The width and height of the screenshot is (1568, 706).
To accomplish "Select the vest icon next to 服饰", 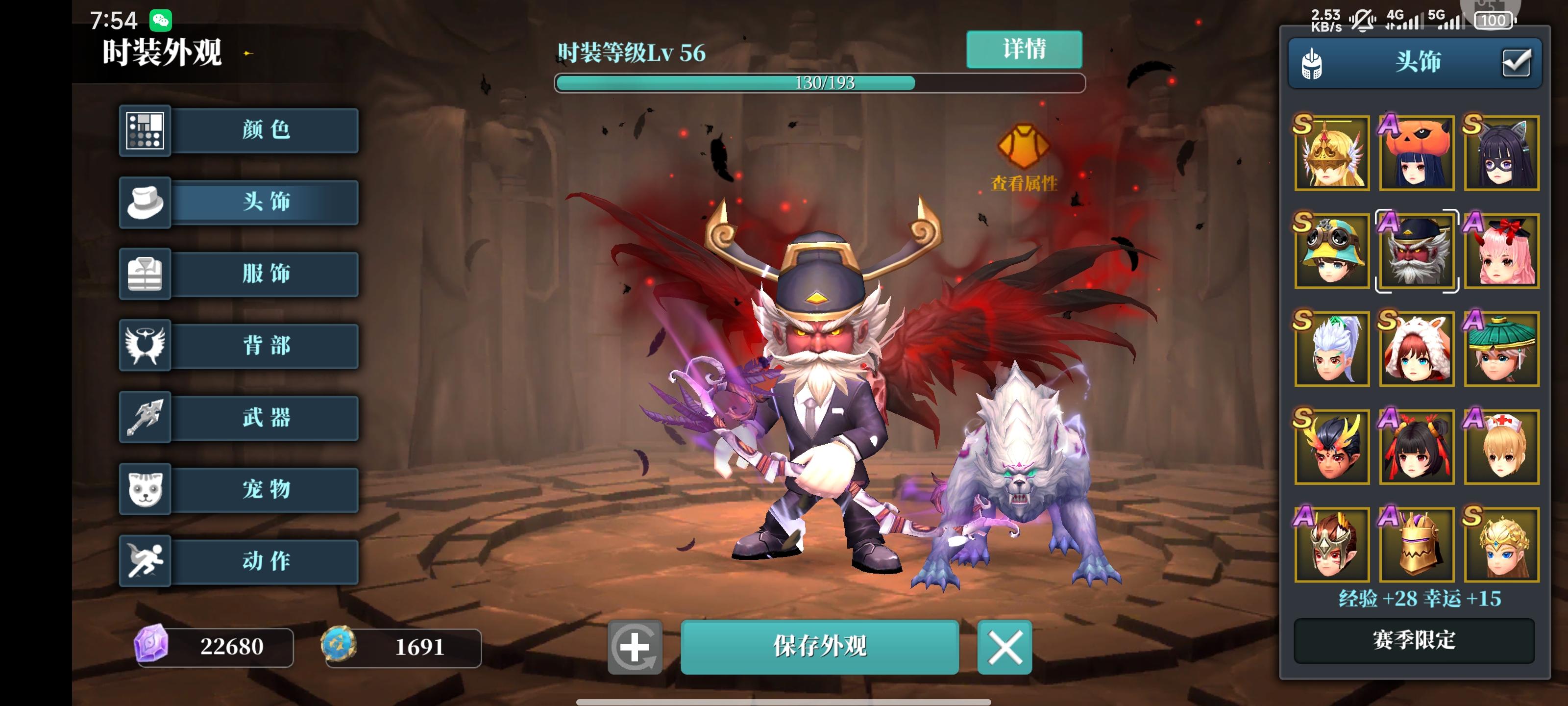I will coord(145,274).
